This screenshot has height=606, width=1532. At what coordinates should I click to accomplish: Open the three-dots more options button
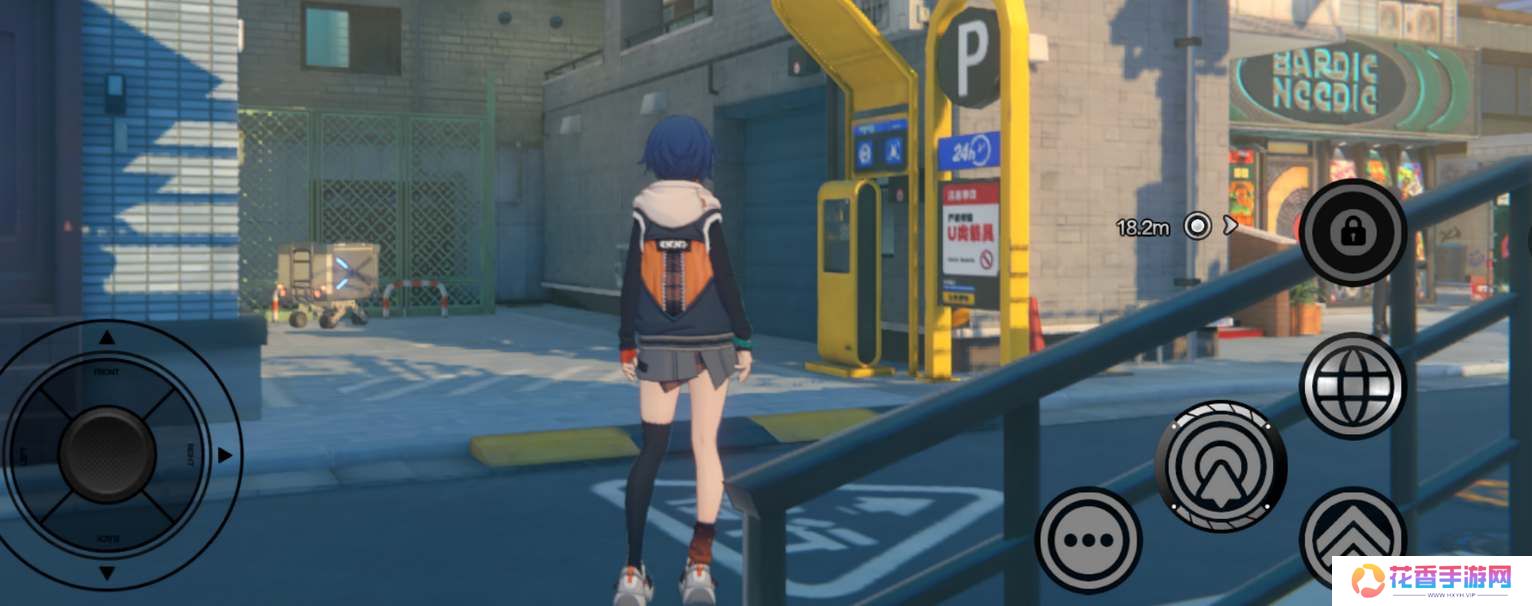(x=1088, y=540)
